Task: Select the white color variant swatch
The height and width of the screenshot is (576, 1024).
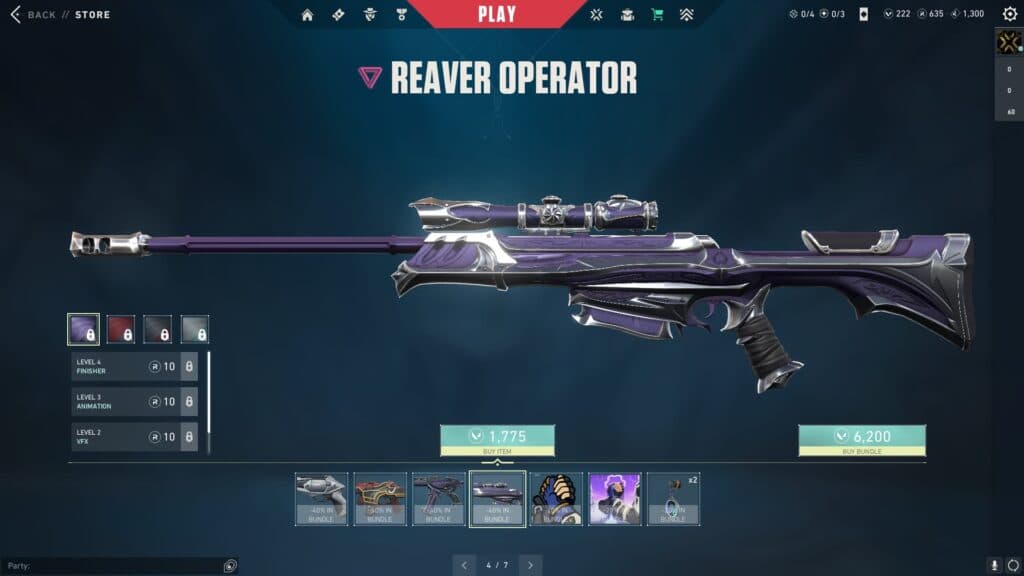Action: point(195,329)
